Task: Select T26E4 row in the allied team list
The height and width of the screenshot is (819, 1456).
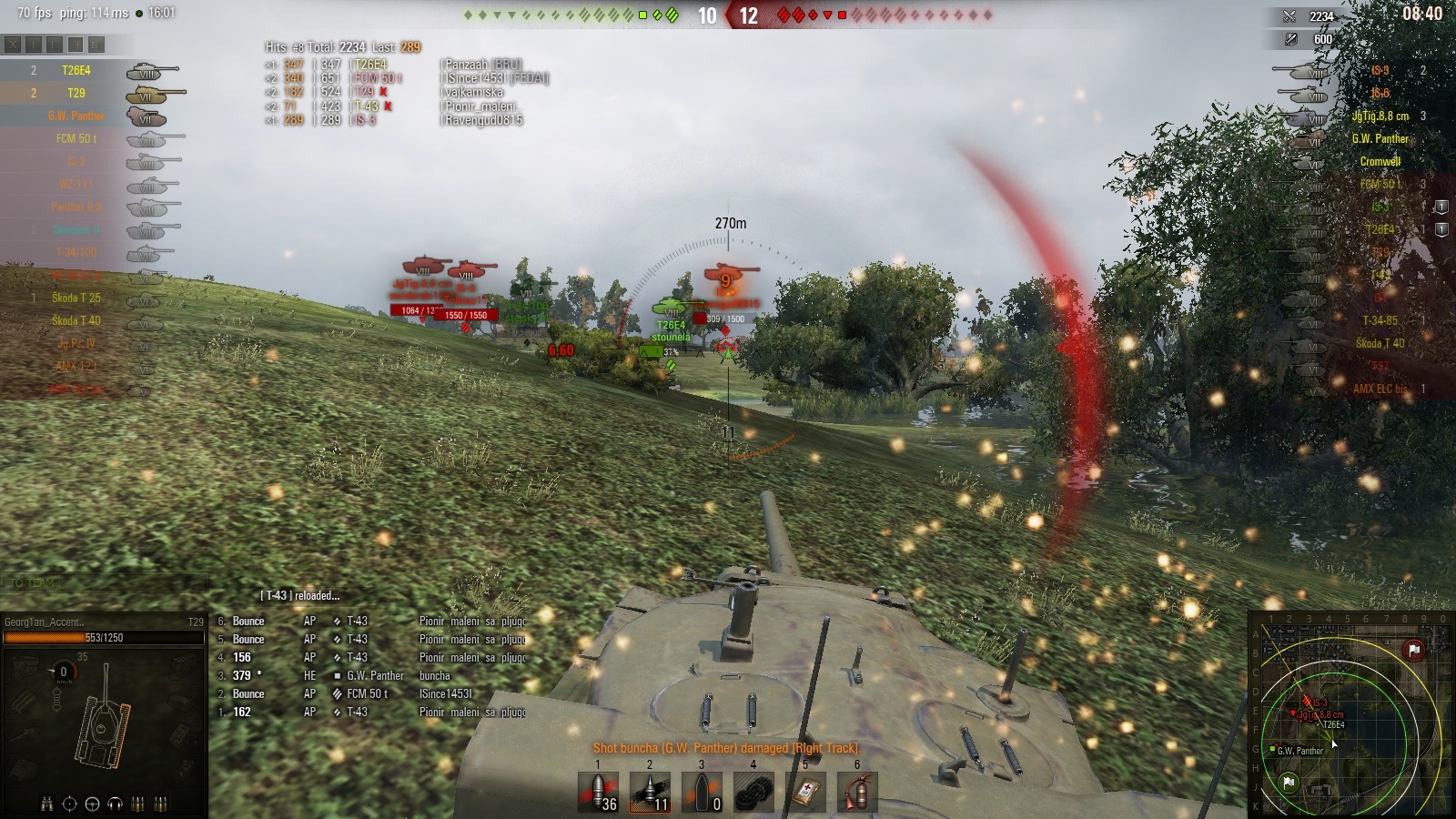Action: pos(76,70)
